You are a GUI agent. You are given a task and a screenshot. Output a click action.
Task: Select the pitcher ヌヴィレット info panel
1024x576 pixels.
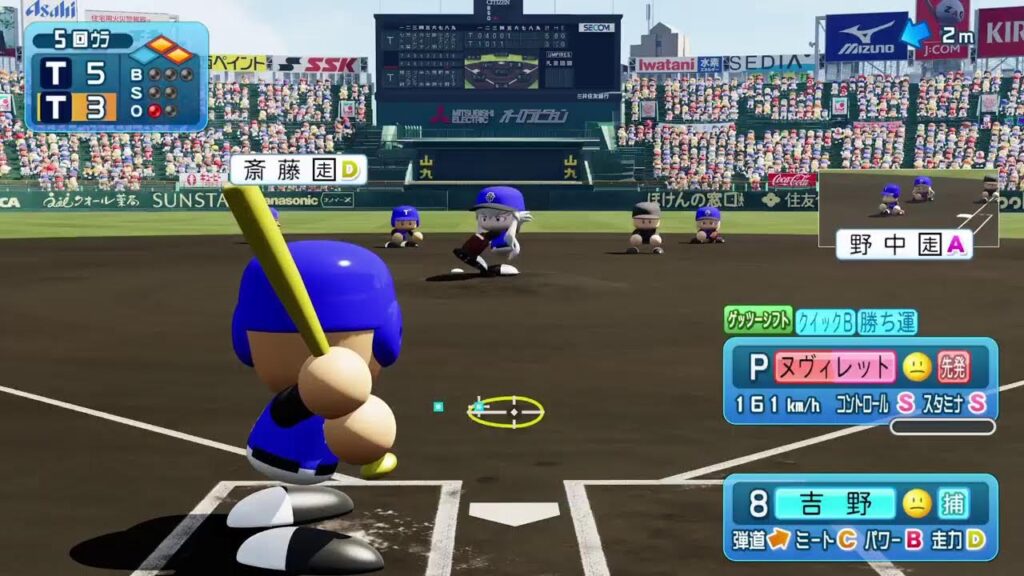pyautogui.click(x=860, y=380)
